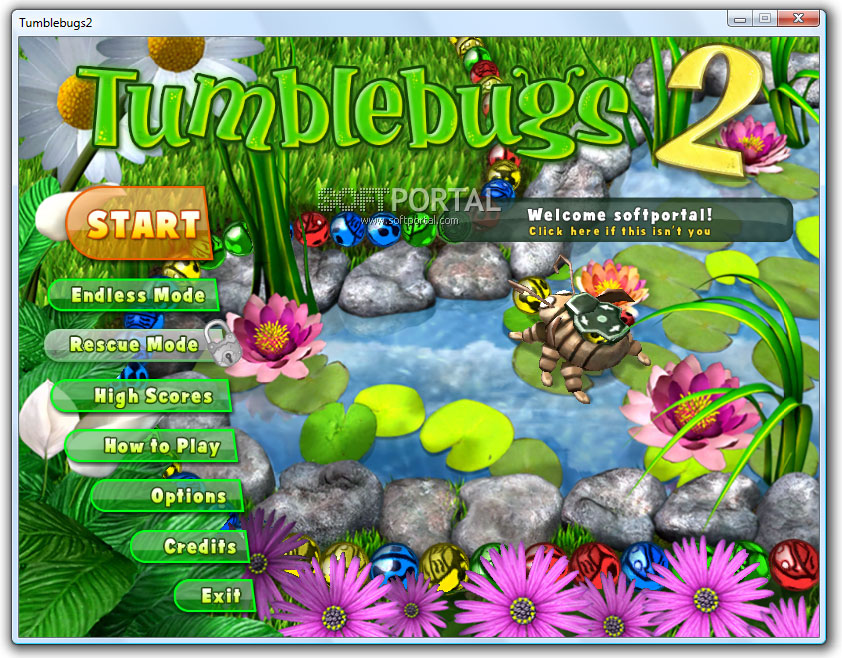View the game Credits
Image resolution: width=842 pixels, height=658 pixels.
click(x=199, y=546)
